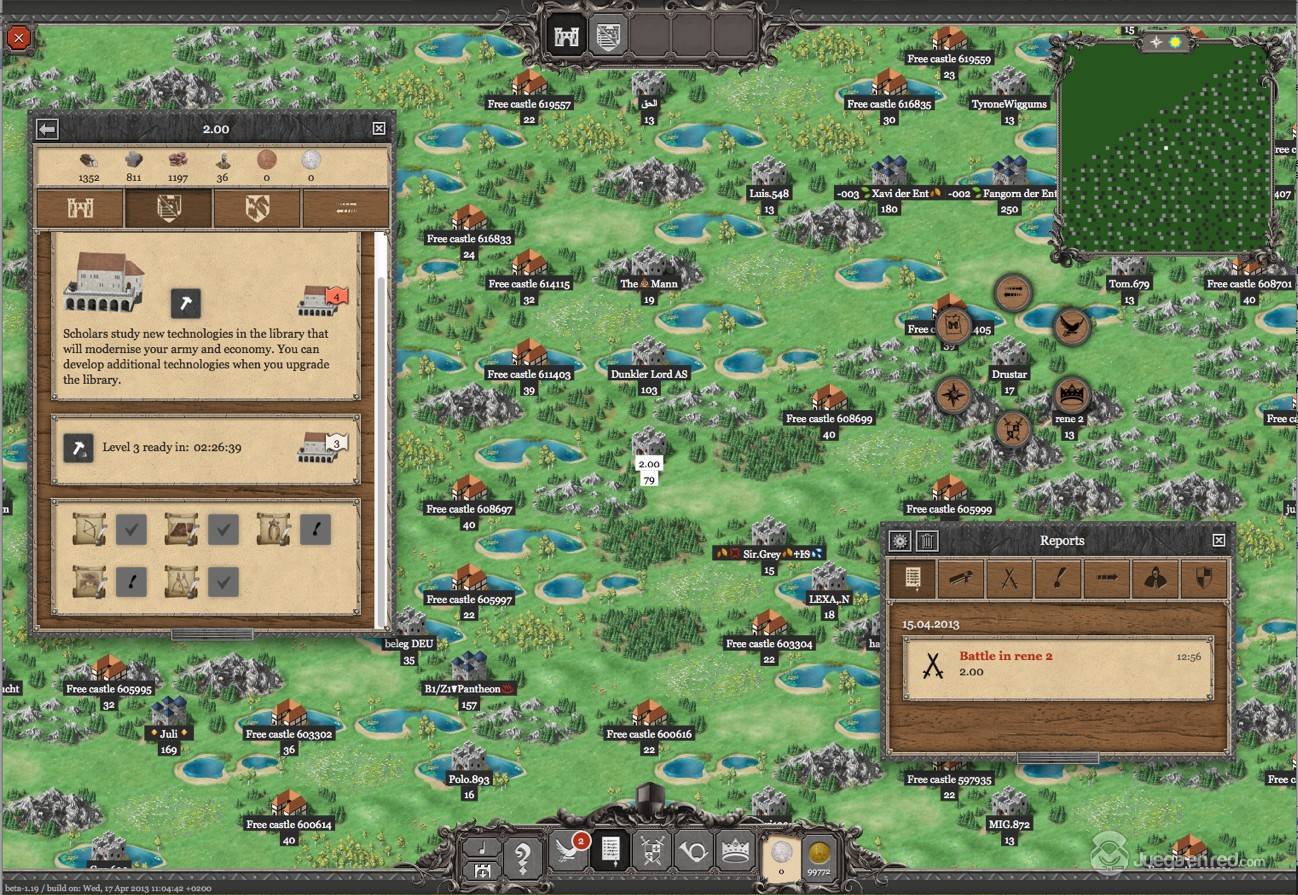The image size is (1298, 895).
Task: Upgrade the library with the hammer button
Action: click(185, 303)
